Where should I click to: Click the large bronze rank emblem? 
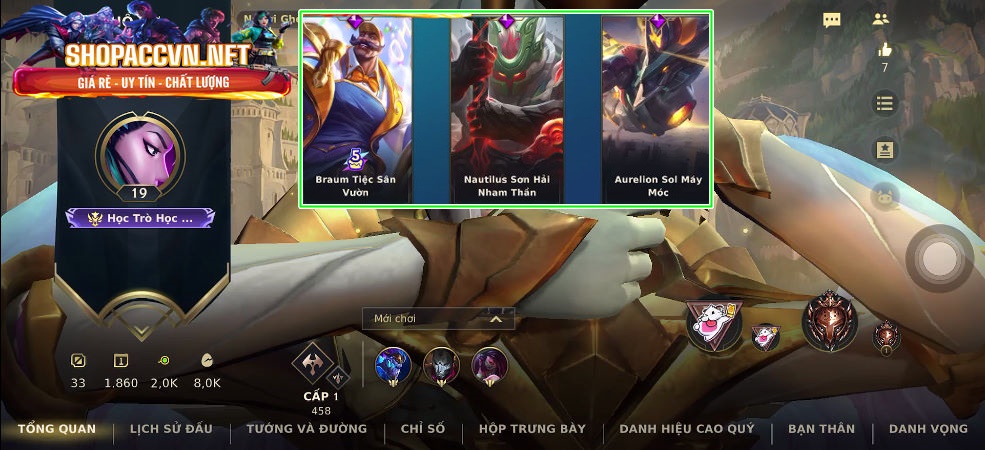click(829, 320)
